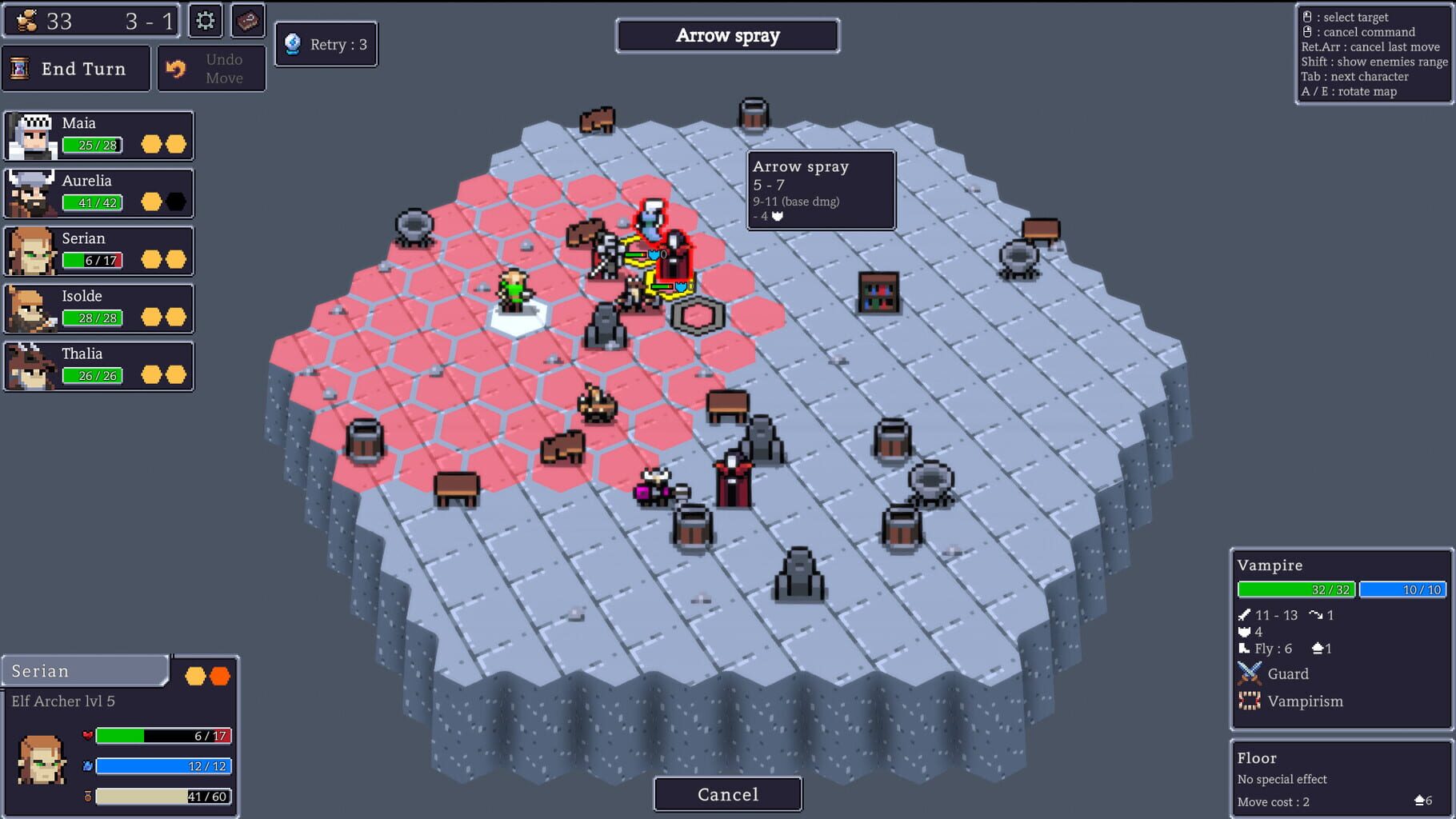The height and width of the screenshot is (819, 1456).
Task: Select the Vampirism fangs icon
Action: (x=1250, y=701)
